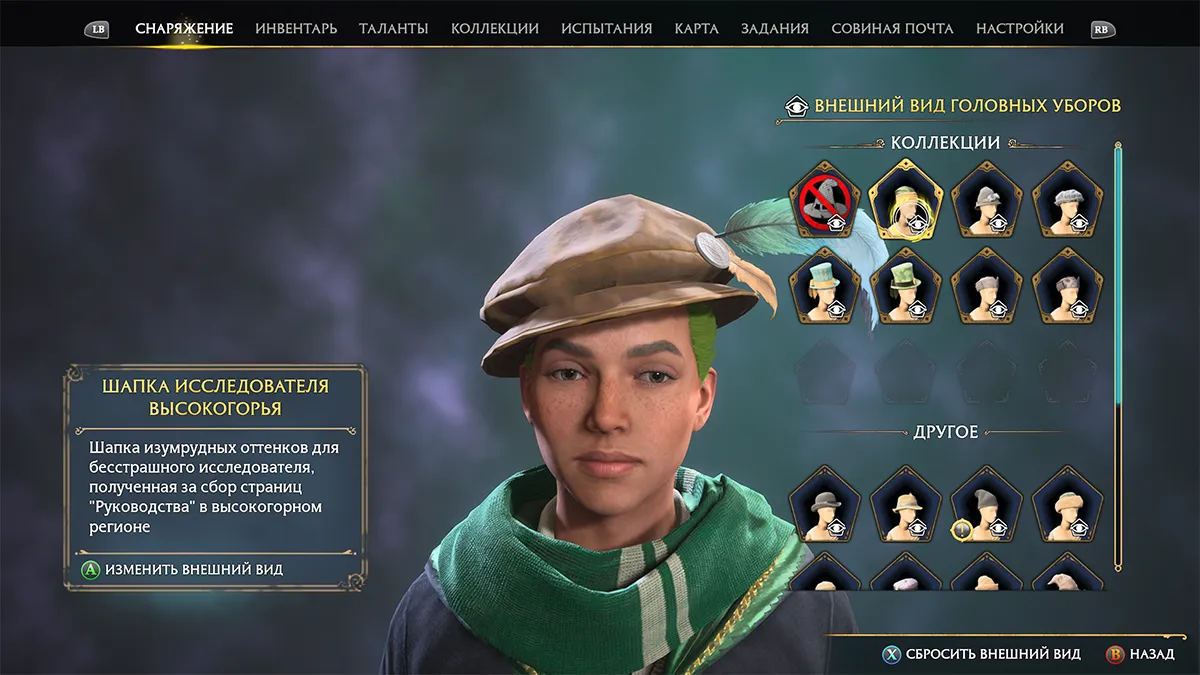The image size is (1200, 675).
Task: Go to the Коллекции tab
Action: pyautogui.click(x=495, y=29)
